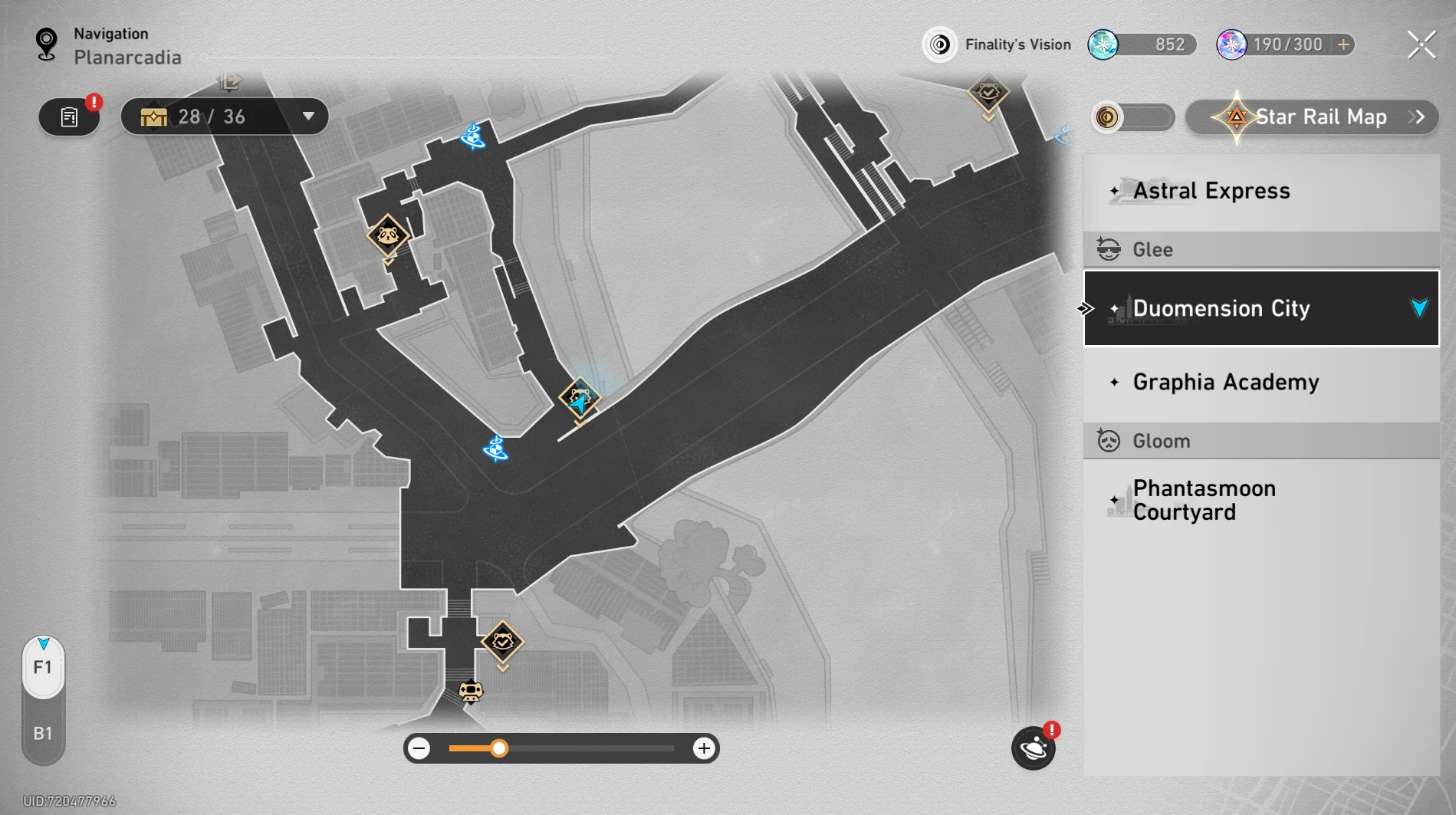The image size is (1456, 815).
Task: Switch to floor B1
Action: pyautogui.click(x=43, y=734)
